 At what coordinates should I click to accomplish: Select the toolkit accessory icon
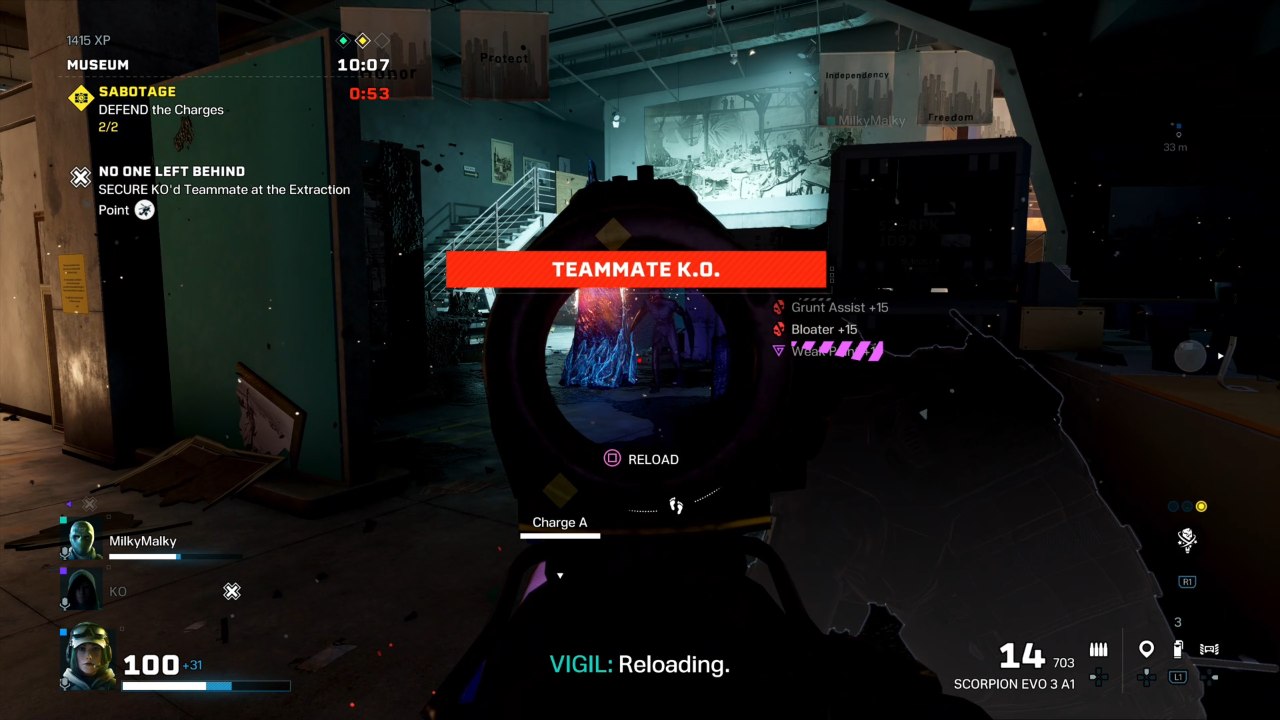(1210, 648)
